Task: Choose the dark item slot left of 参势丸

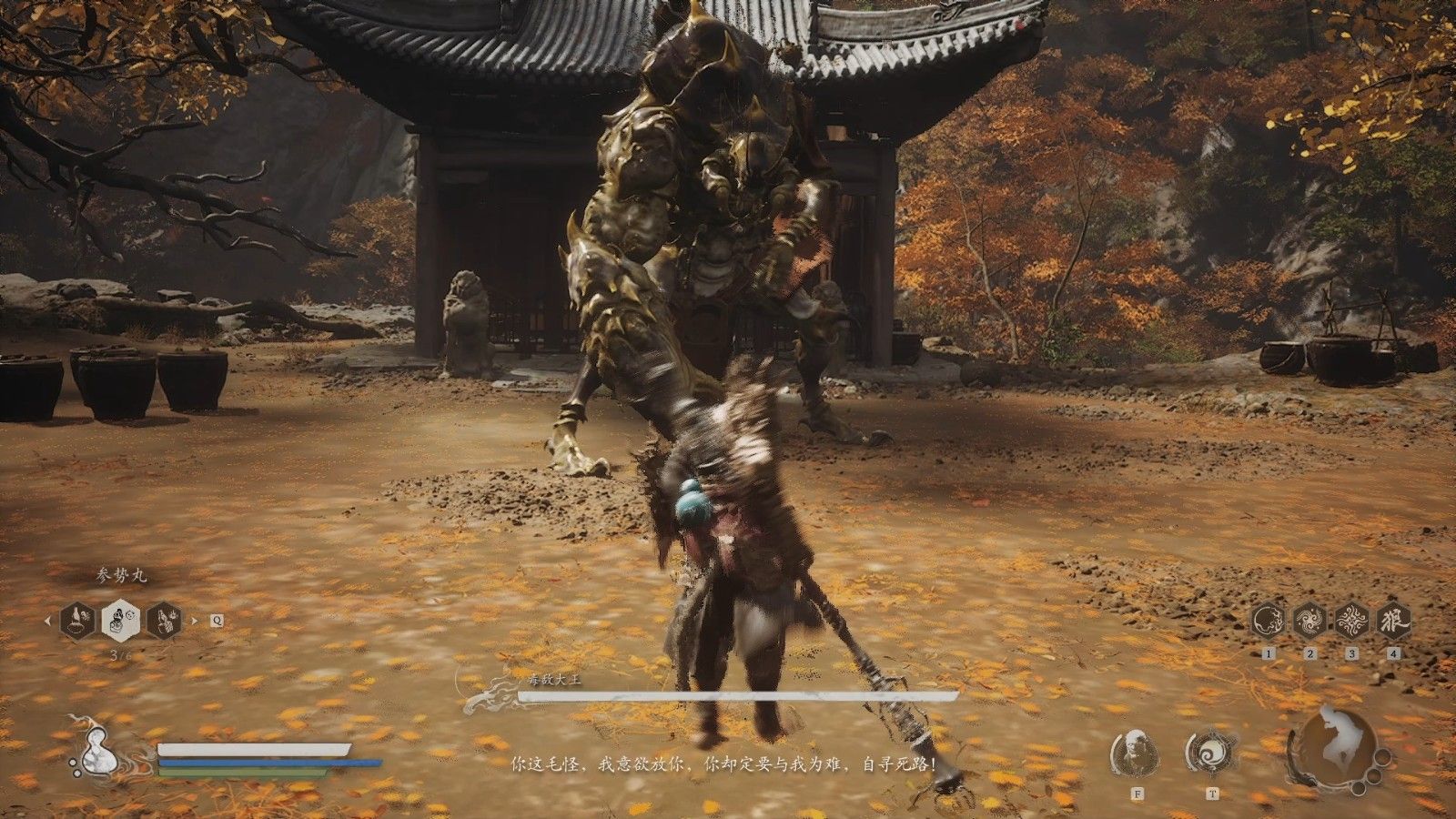Action: pos(77,621)
